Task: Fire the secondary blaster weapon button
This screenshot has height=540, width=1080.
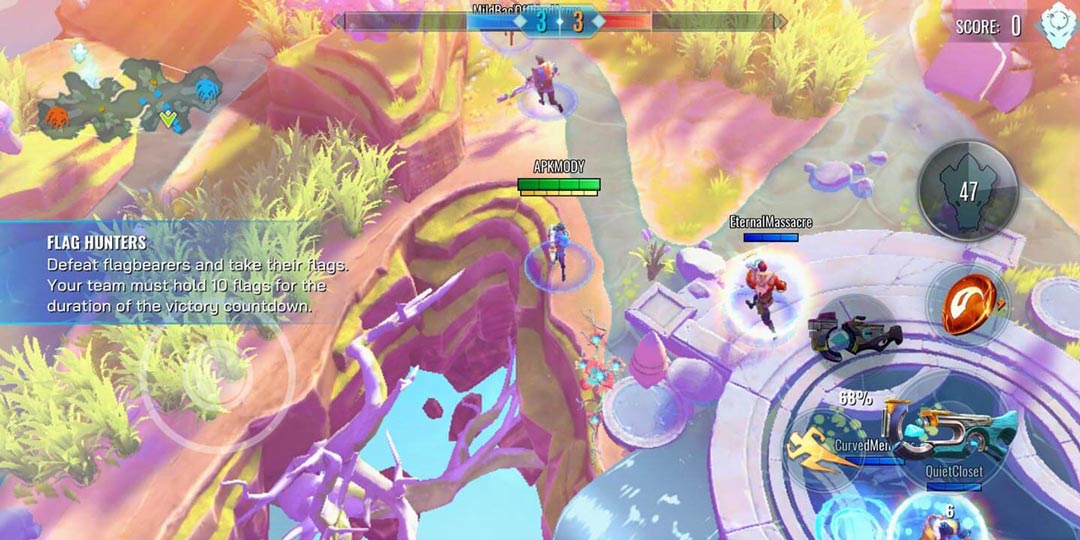Action: tap(850, 333)
